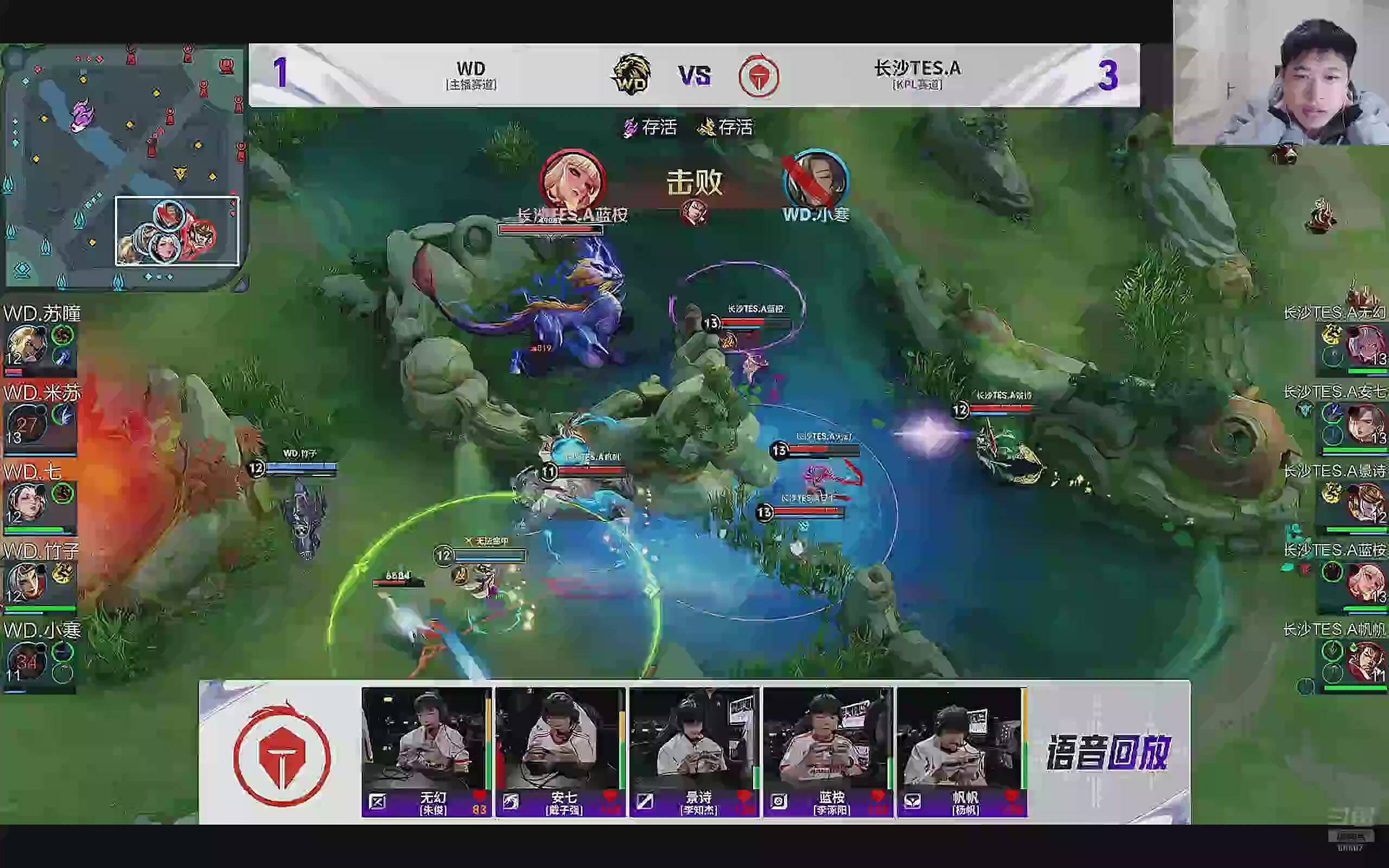Select 长沙TES.A蓝桉 hero portrait in right roster
This screenshot has width=1389, height=868.
pyautogui.click(x=1365, y=582)
